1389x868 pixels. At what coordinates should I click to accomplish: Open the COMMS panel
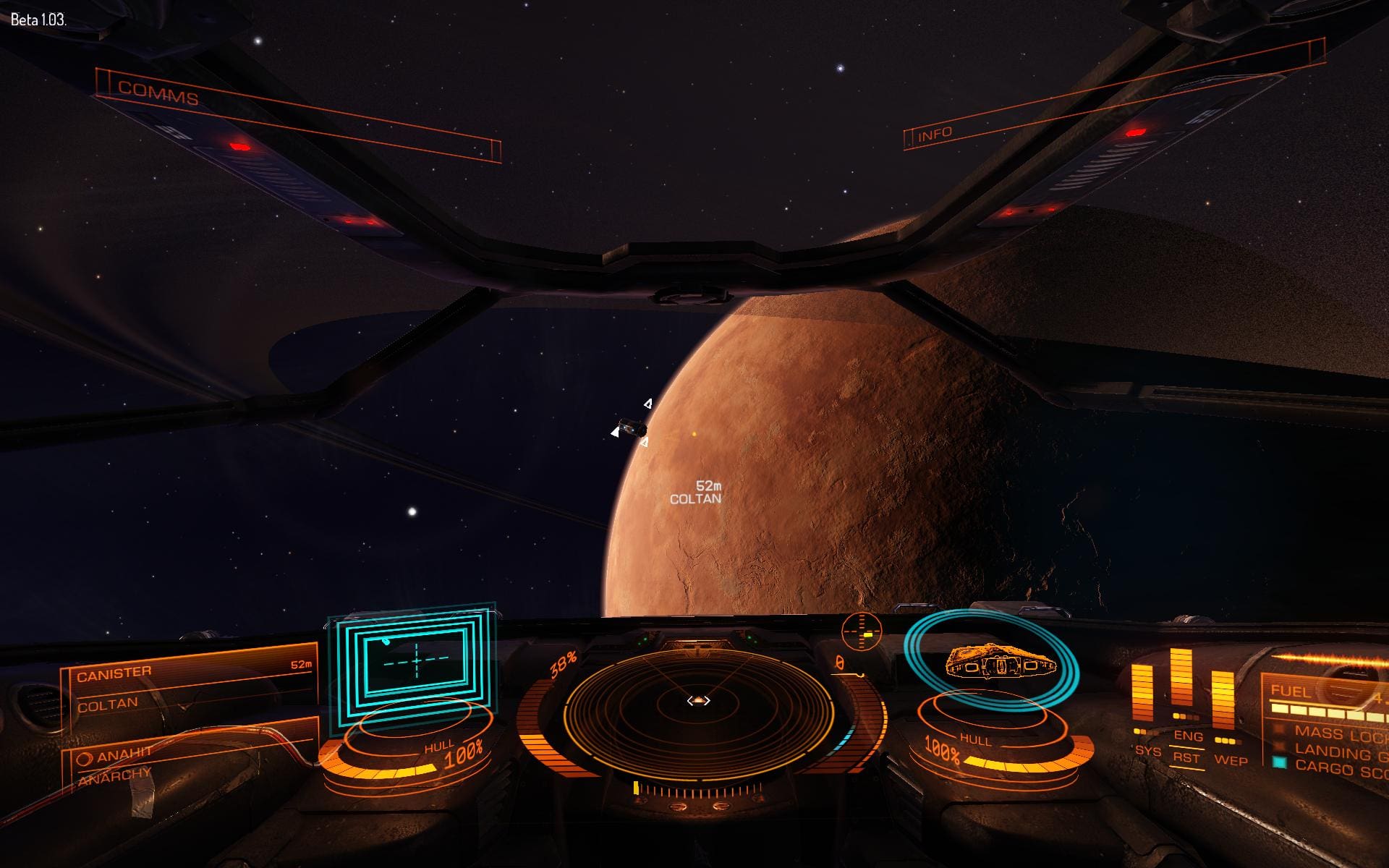coord(158,93)
